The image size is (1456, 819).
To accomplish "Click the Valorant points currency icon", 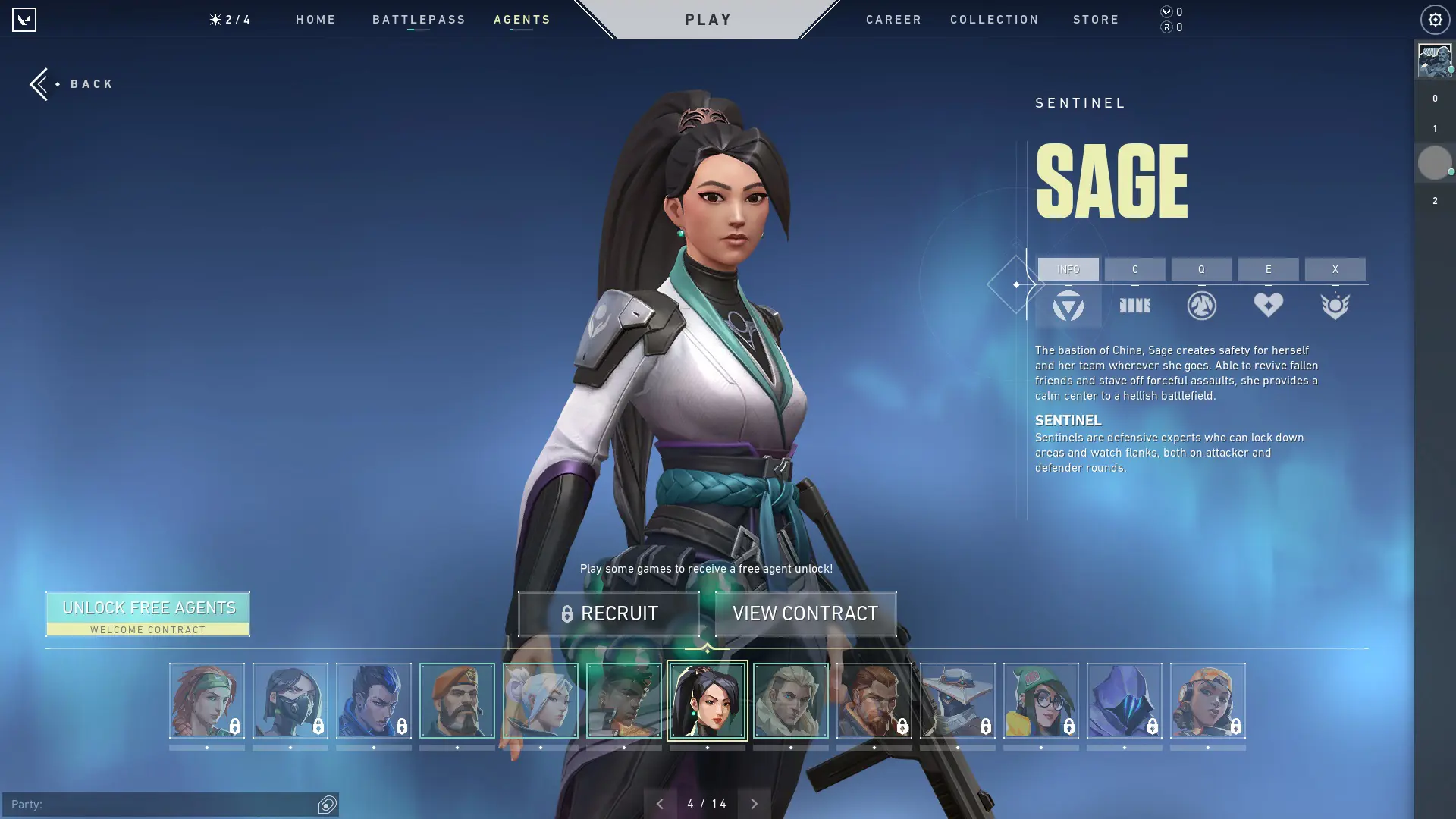I will pyautogui.click(x=1166, y=11).
